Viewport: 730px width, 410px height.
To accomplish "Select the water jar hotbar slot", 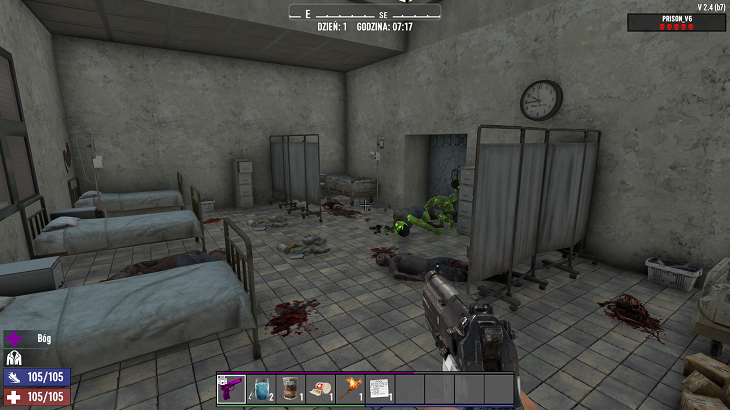I will (261, 388).
